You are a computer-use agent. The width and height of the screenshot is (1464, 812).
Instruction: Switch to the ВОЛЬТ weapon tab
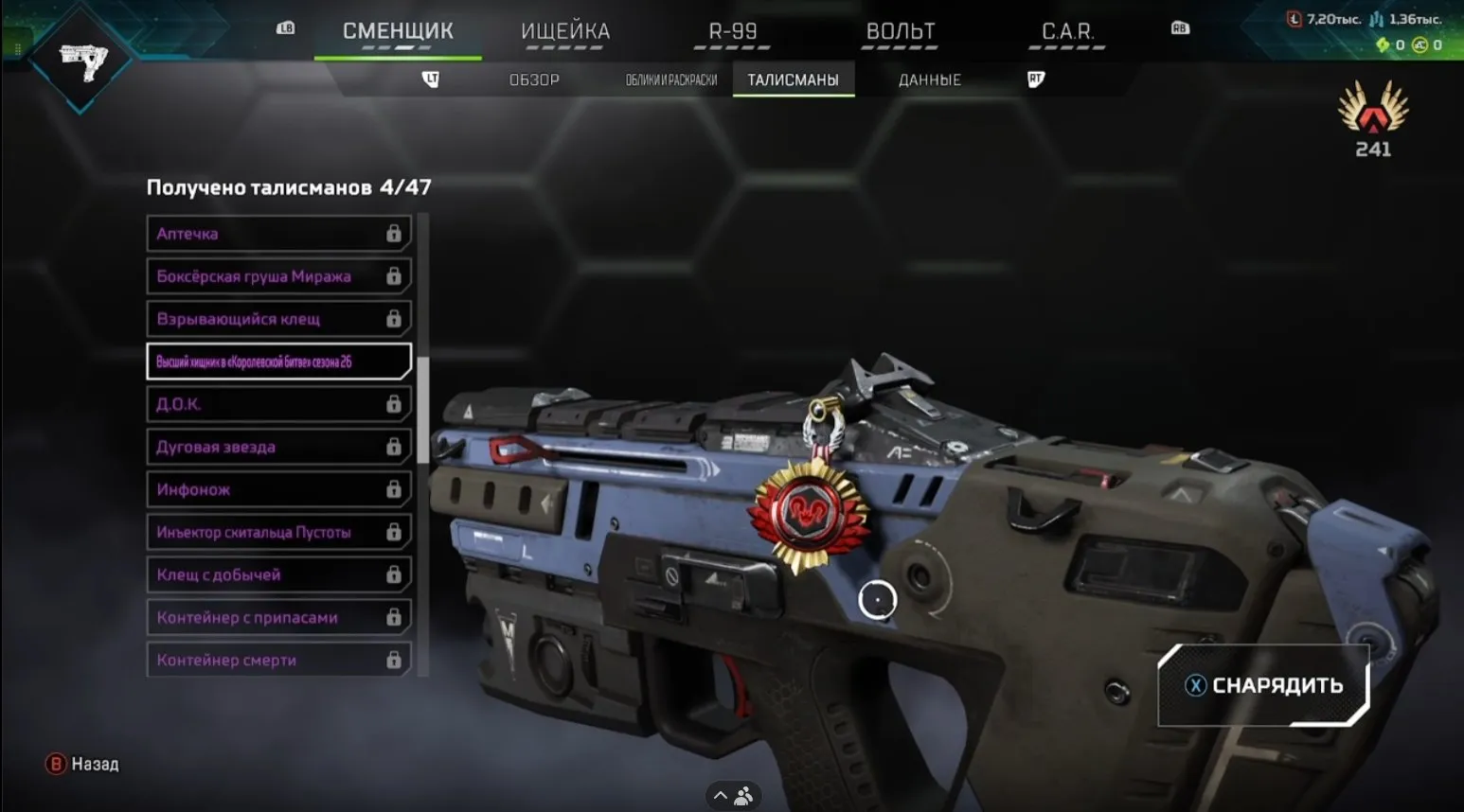click(898, 31)
